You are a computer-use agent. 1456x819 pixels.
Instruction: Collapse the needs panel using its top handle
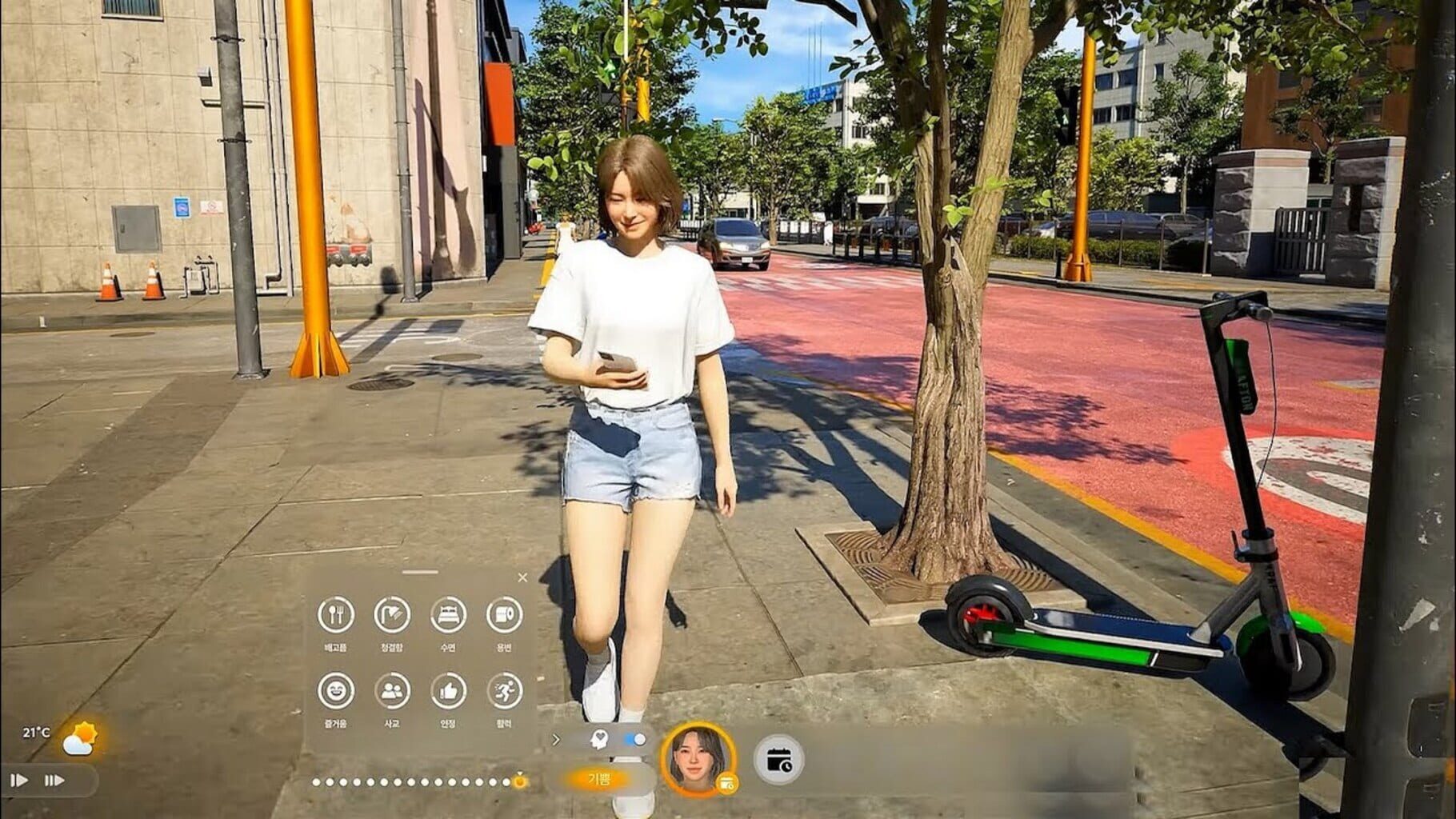(x=420, y=571)
